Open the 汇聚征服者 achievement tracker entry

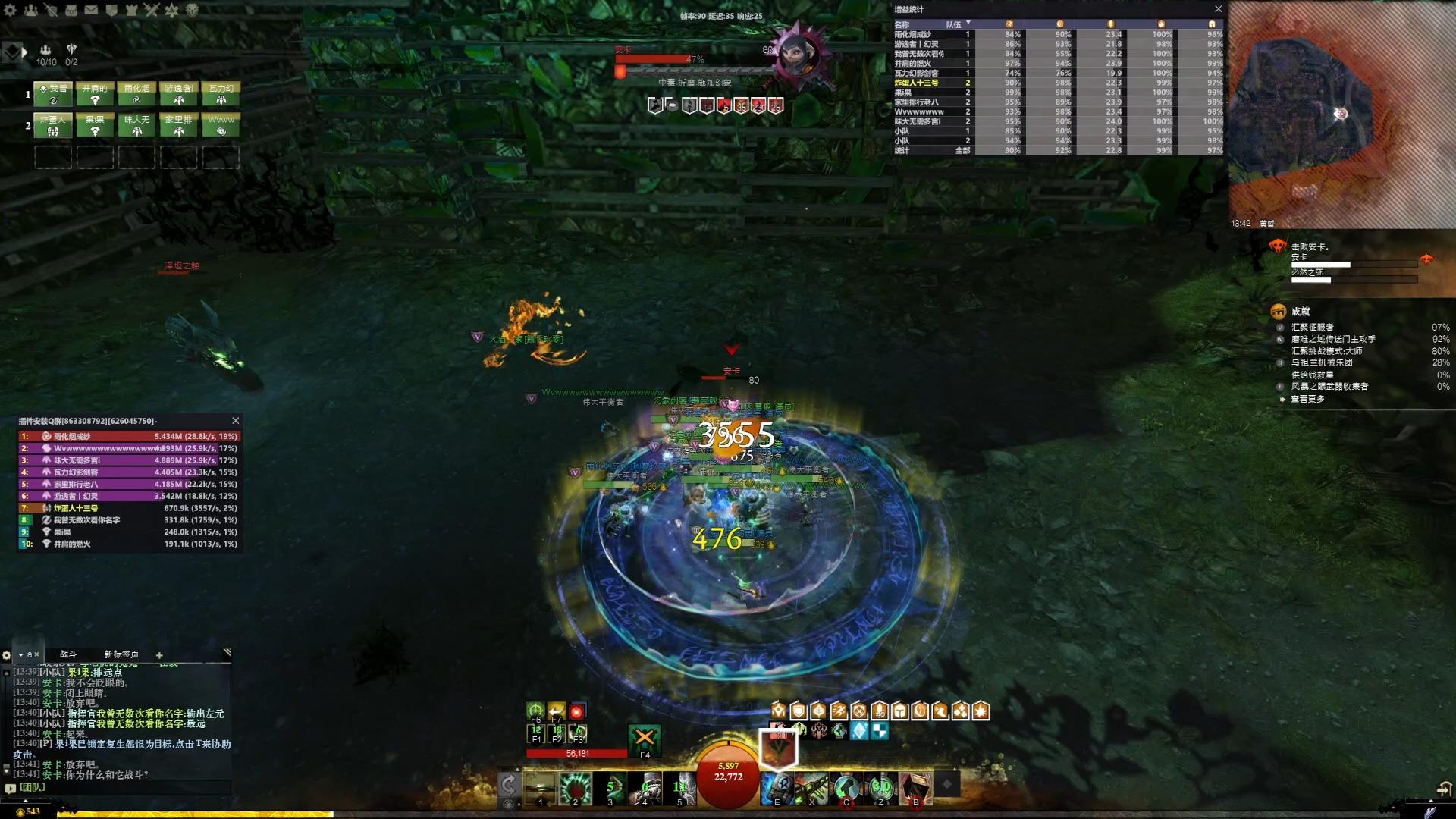tap(1312, 328)
